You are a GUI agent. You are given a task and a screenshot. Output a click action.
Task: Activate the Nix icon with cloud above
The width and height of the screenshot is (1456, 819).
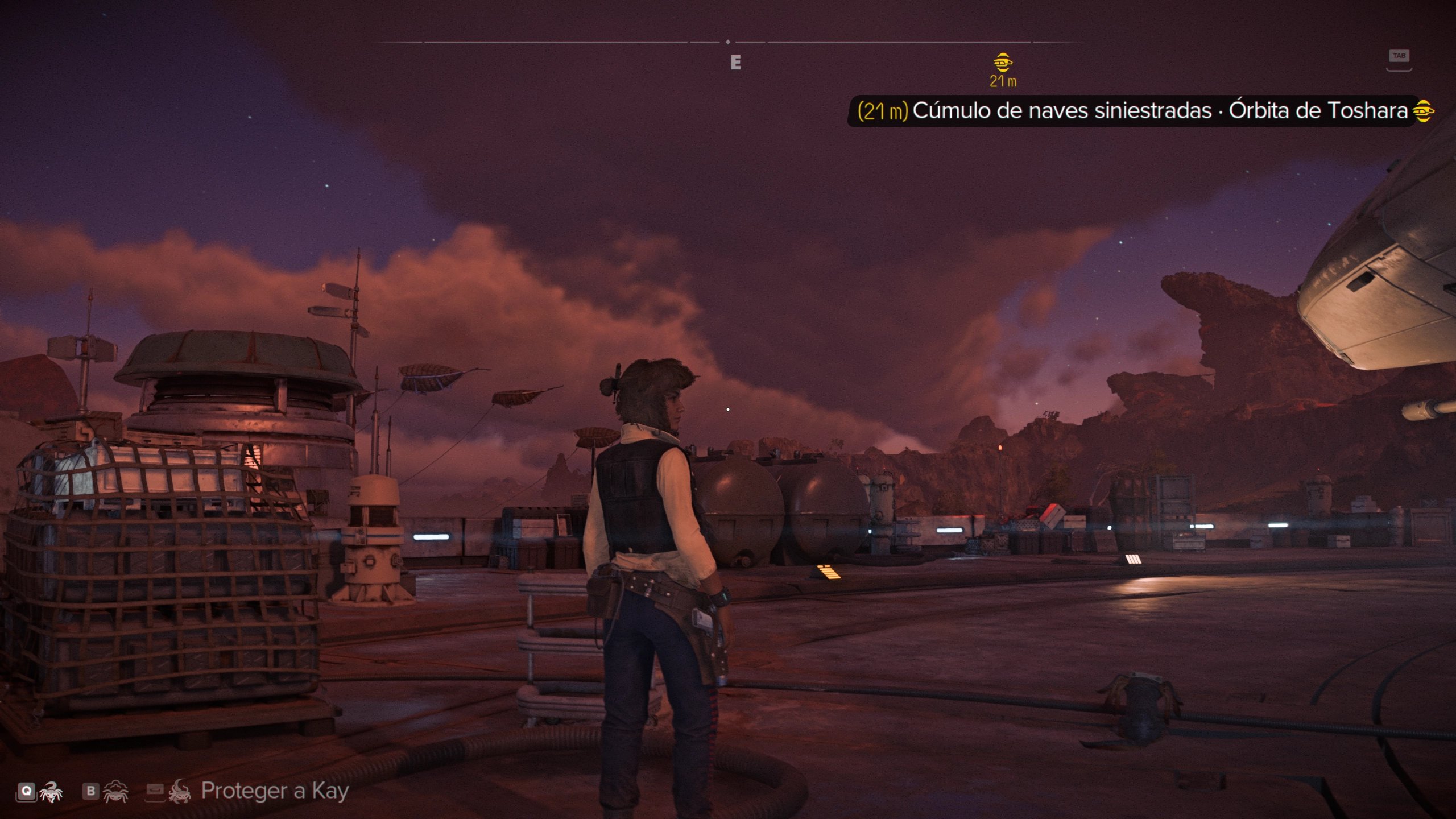[115, 791]
